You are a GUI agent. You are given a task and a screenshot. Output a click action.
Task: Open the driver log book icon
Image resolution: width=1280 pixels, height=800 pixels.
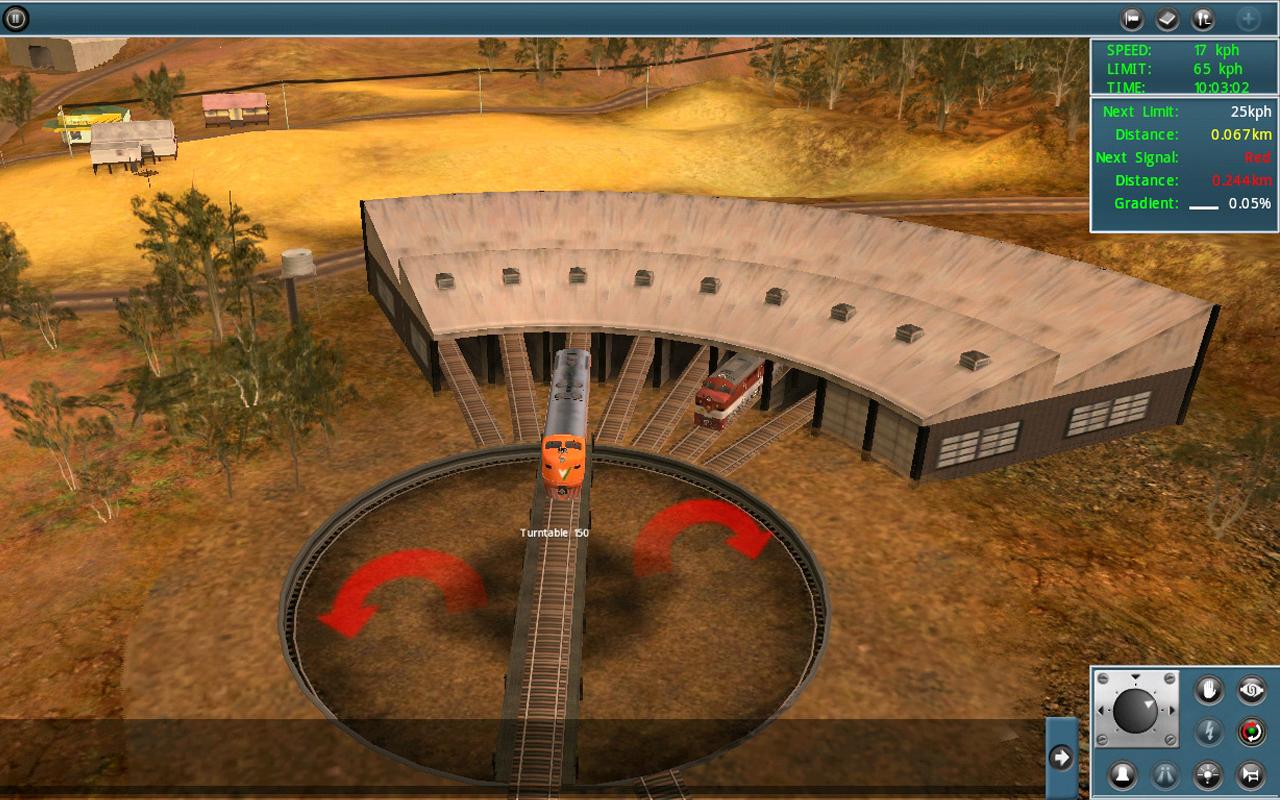tap(1167, 17)
